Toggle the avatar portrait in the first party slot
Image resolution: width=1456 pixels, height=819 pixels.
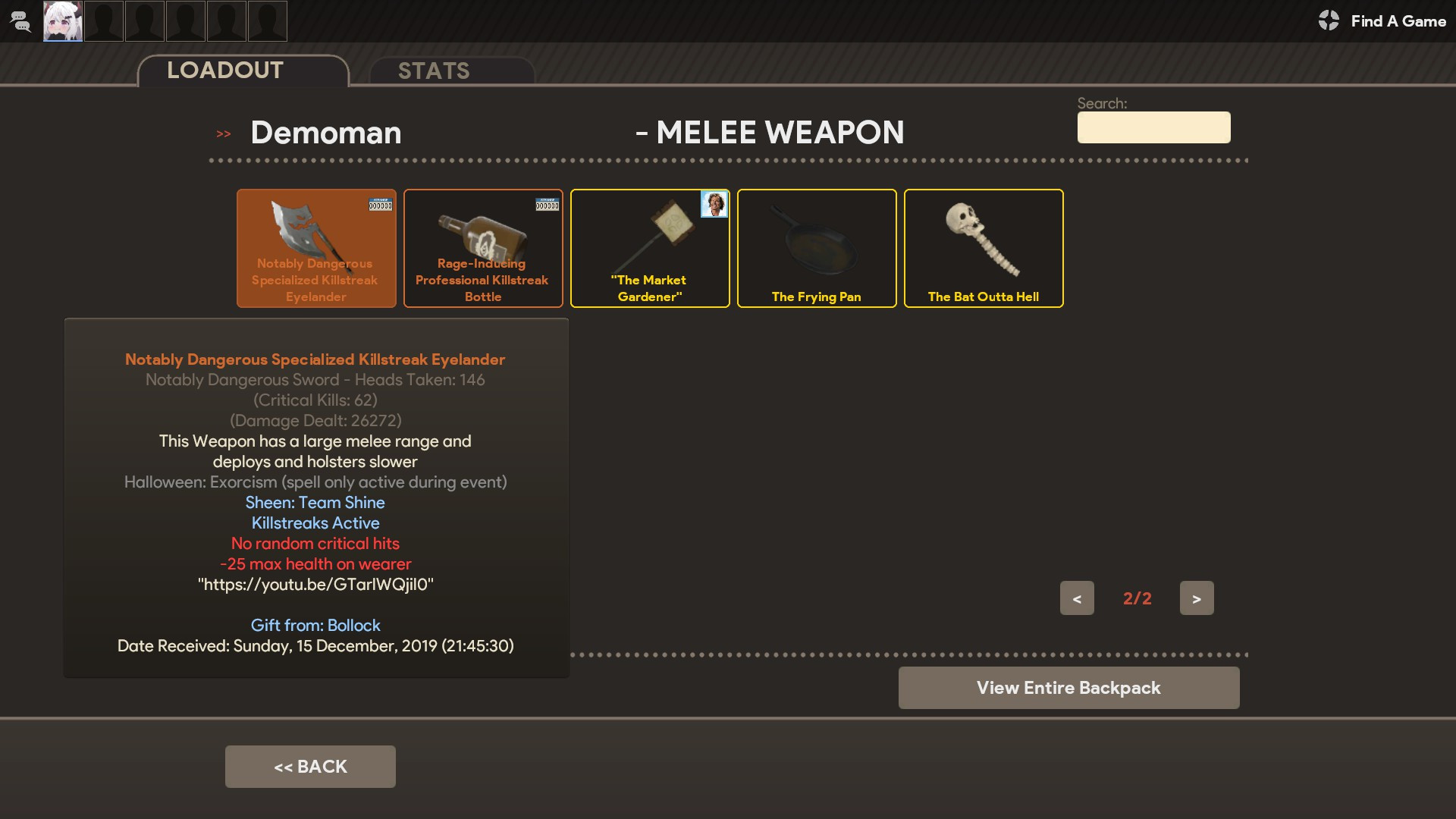63,21
